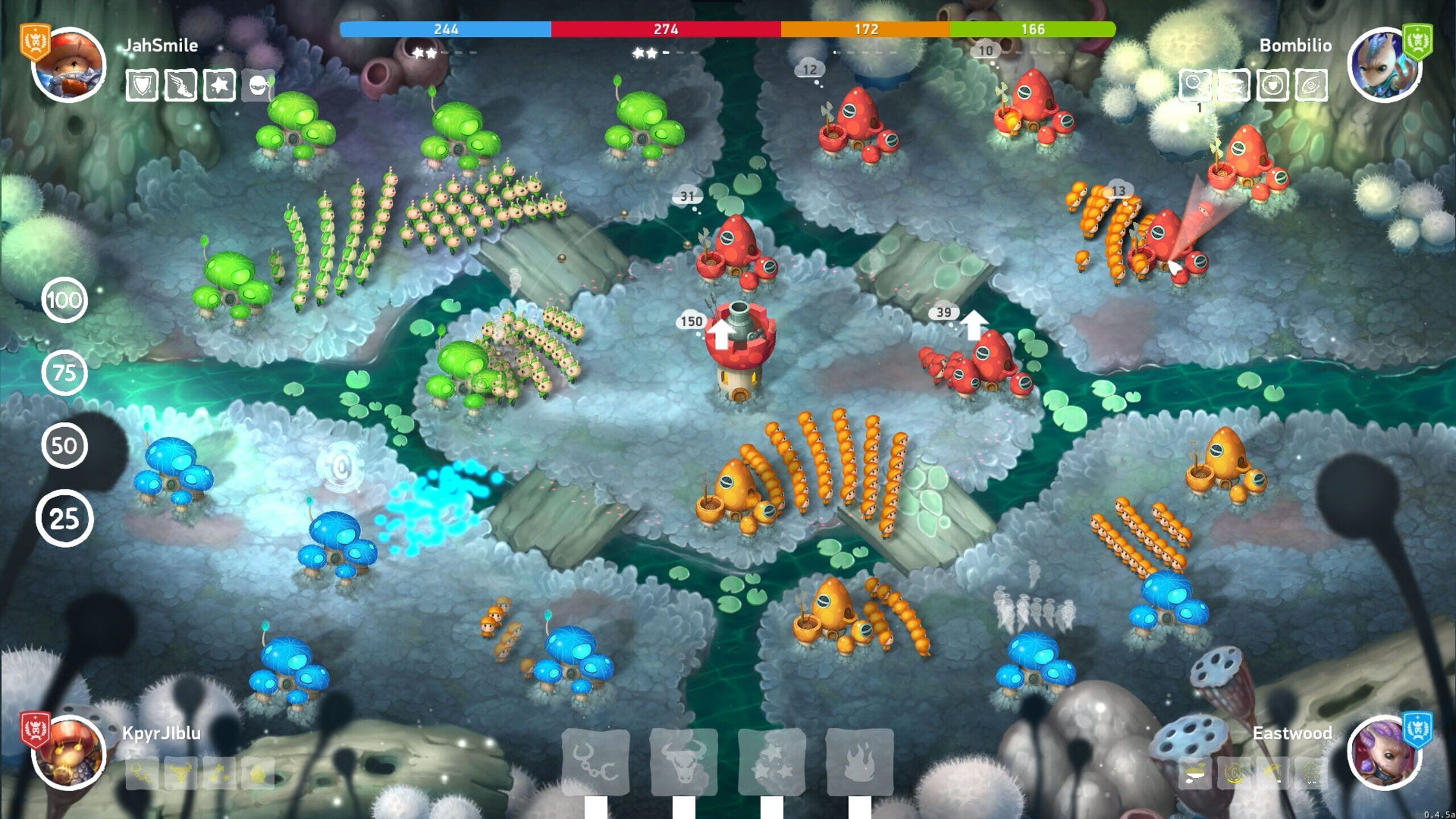Cast the large flame skill
The image size is (1456, 819).
click(x=859, y=762)
